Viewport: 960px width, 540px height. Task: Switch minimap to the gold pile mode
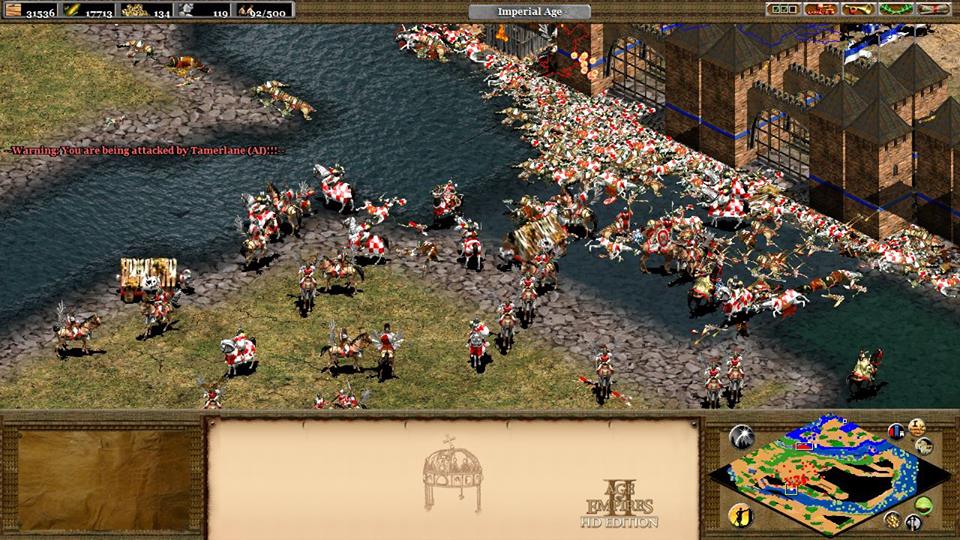tap(891, 519)
